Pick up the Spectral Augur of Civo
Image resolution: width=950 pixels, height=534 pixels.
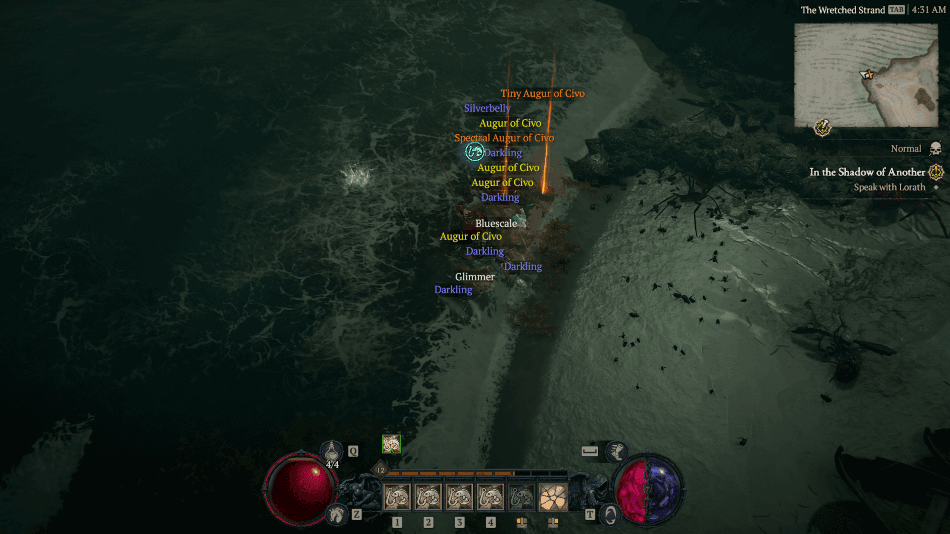click(x=504, y=138)
